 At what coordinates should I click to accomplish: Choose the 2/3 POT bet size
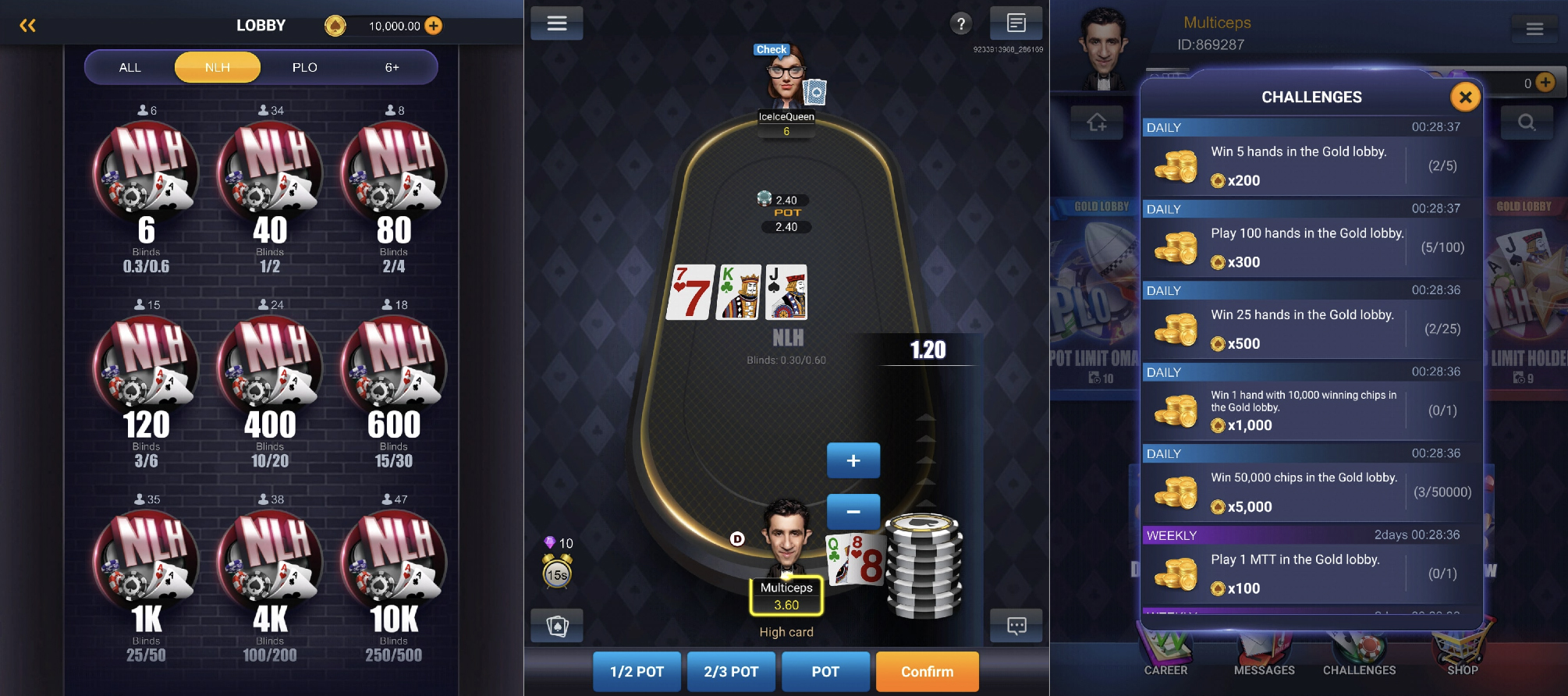point(731,672)
